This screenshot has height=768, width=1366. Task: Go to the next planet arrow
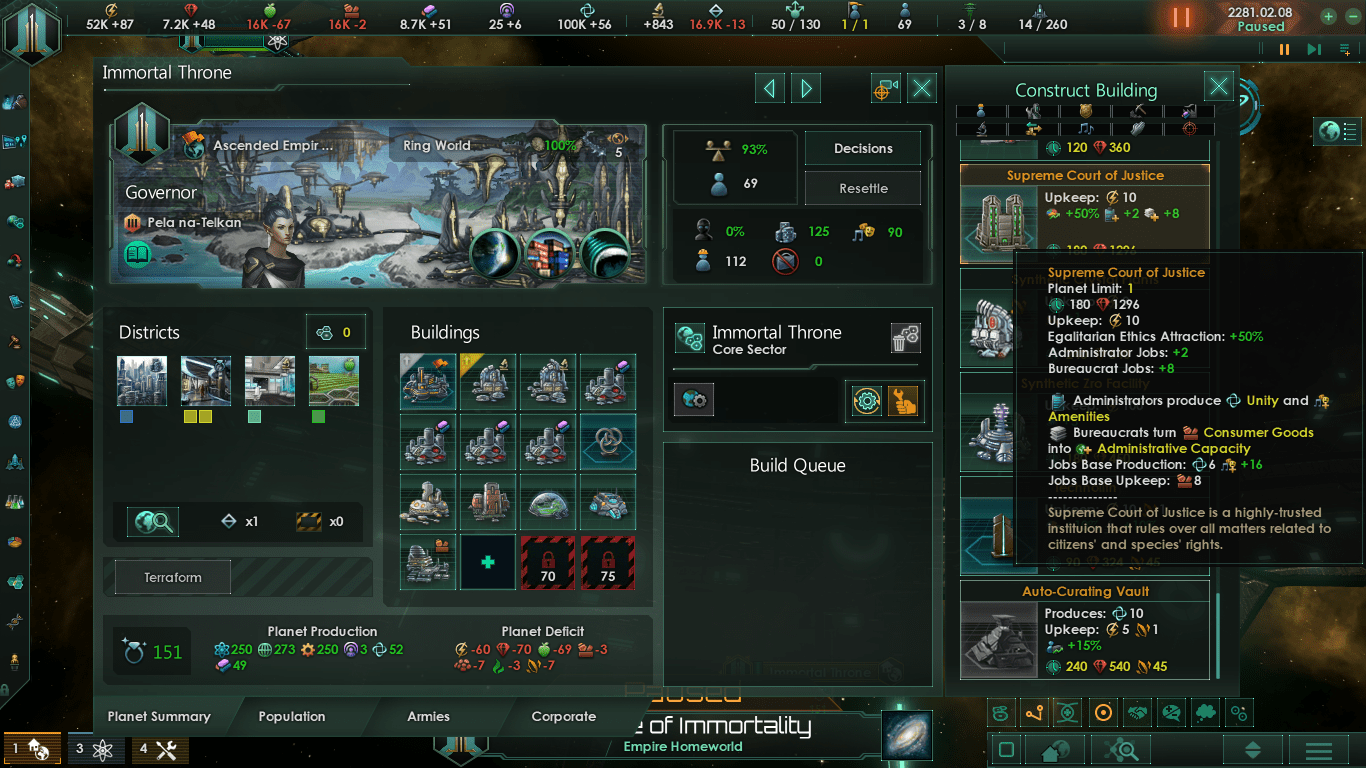(x=806, y=89)
